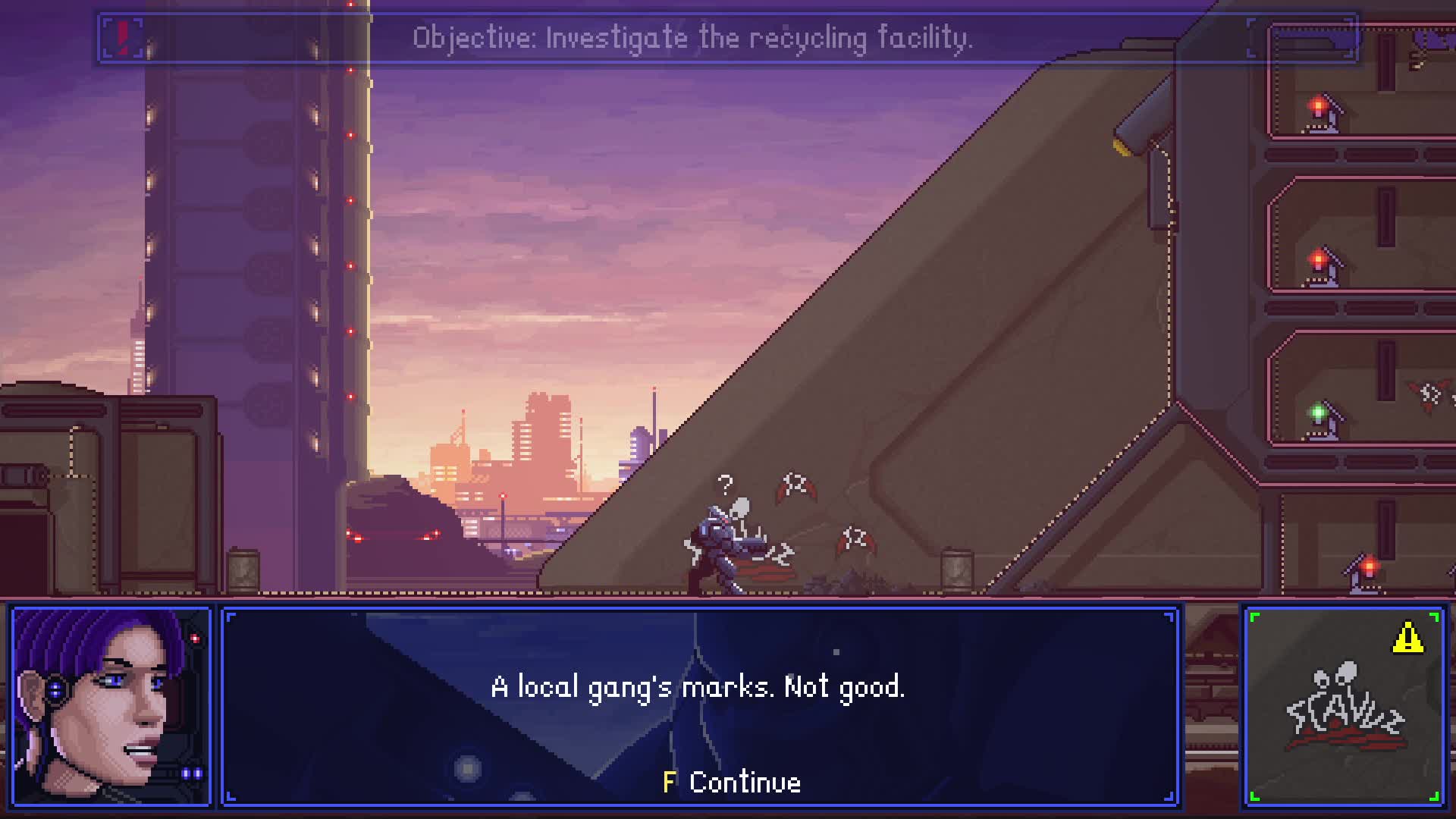The height and width of the screenshot is (819, 1456).
Task: Toggle the green status light on the wall unit
Action: 1319,410
